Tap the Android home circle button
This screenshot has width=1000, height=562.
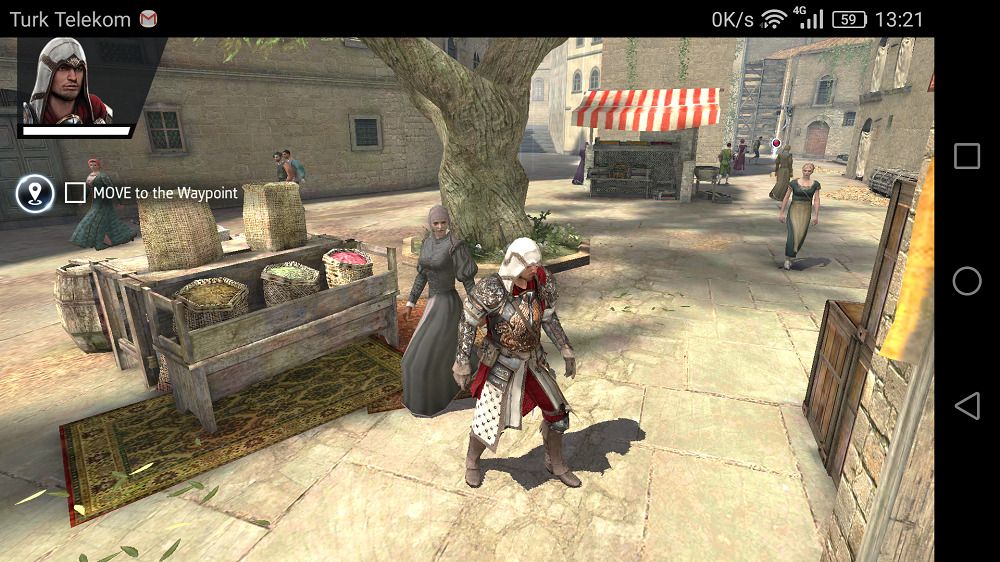(967, 281)
